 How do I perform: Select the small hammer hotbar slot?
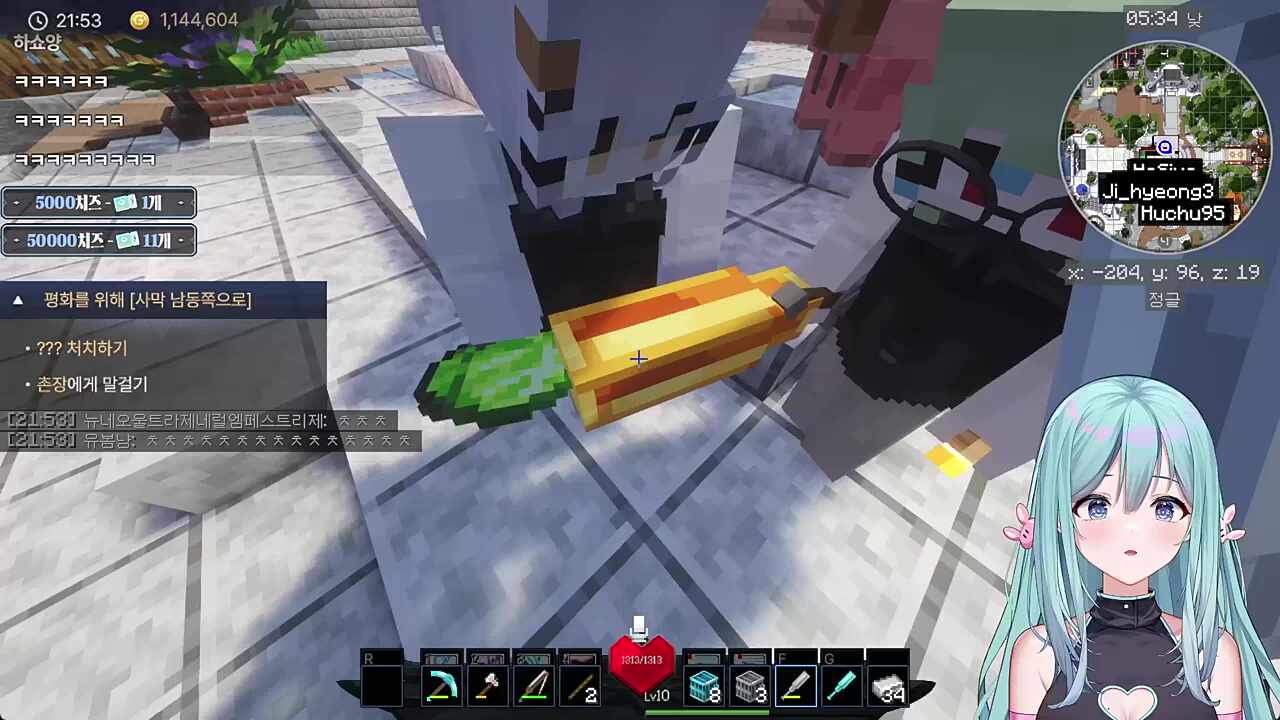[487, 687]
